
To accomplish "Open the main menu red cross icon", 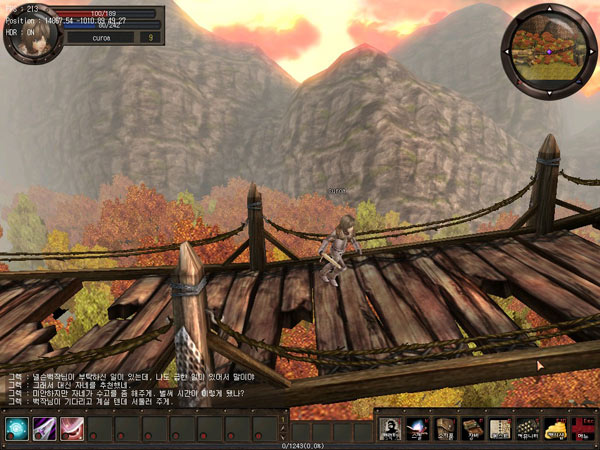I will [x=582, y=429].
